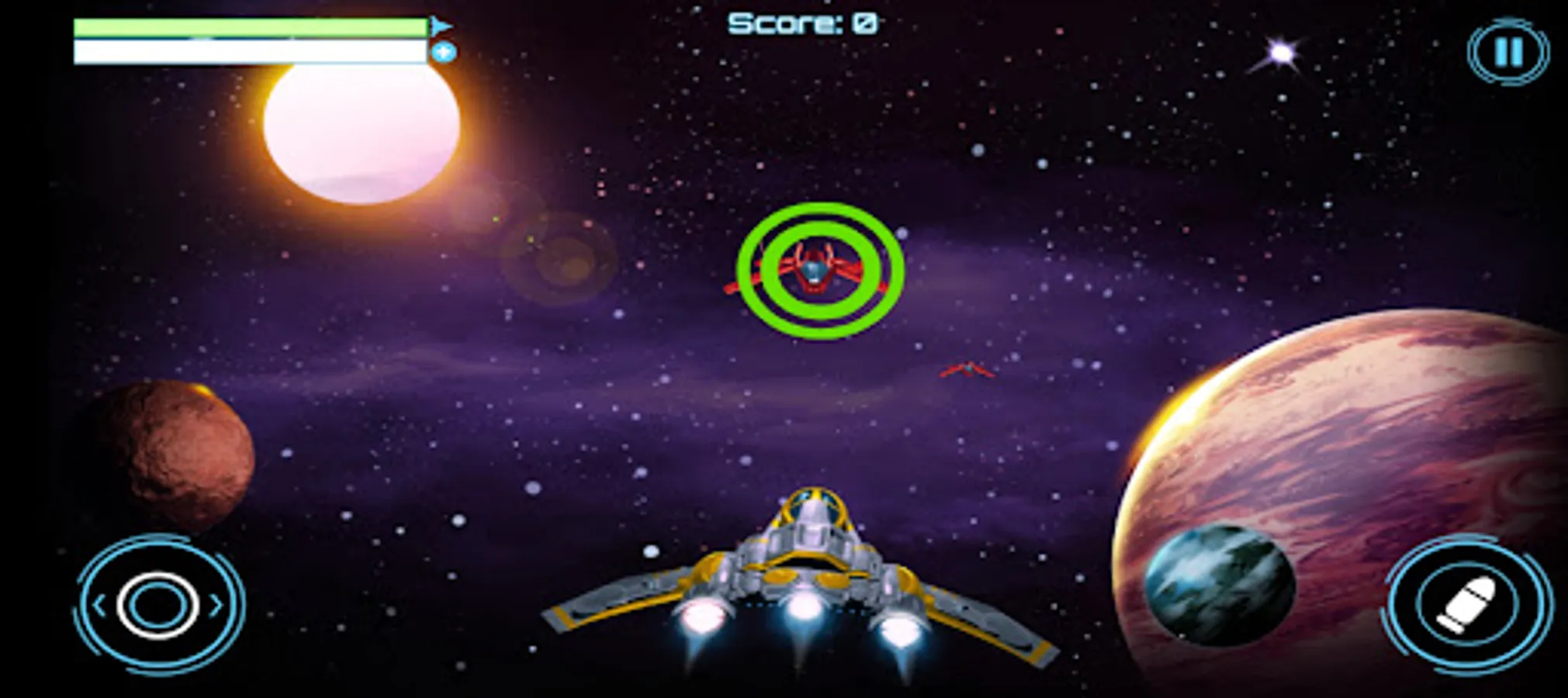Tap the pause icon in the top-right corner

1506,50
